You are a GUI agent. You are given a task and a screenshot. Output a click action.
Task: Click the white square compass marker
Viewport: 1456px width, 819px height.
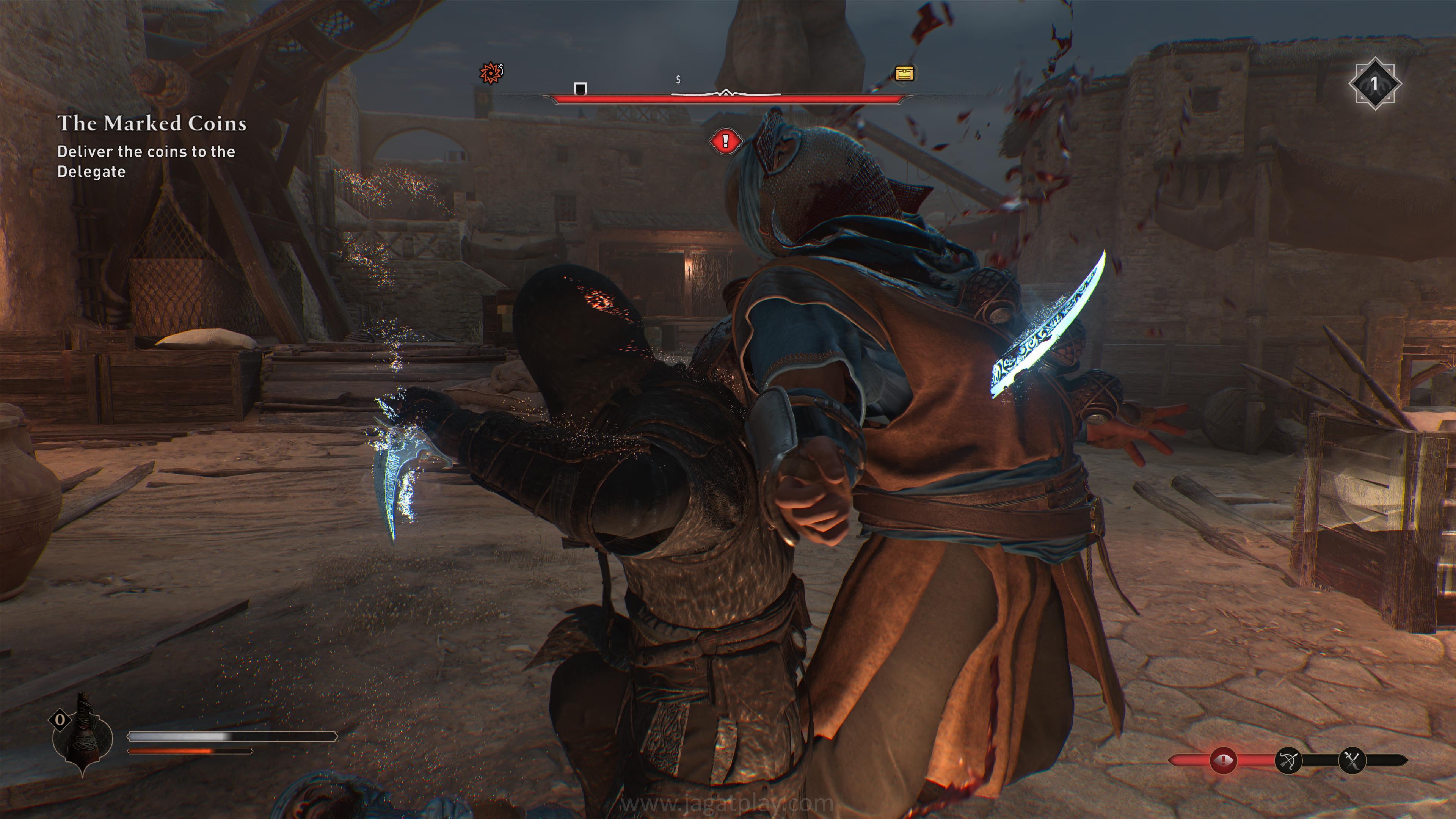pyautogui.click(x=581, y=89)
